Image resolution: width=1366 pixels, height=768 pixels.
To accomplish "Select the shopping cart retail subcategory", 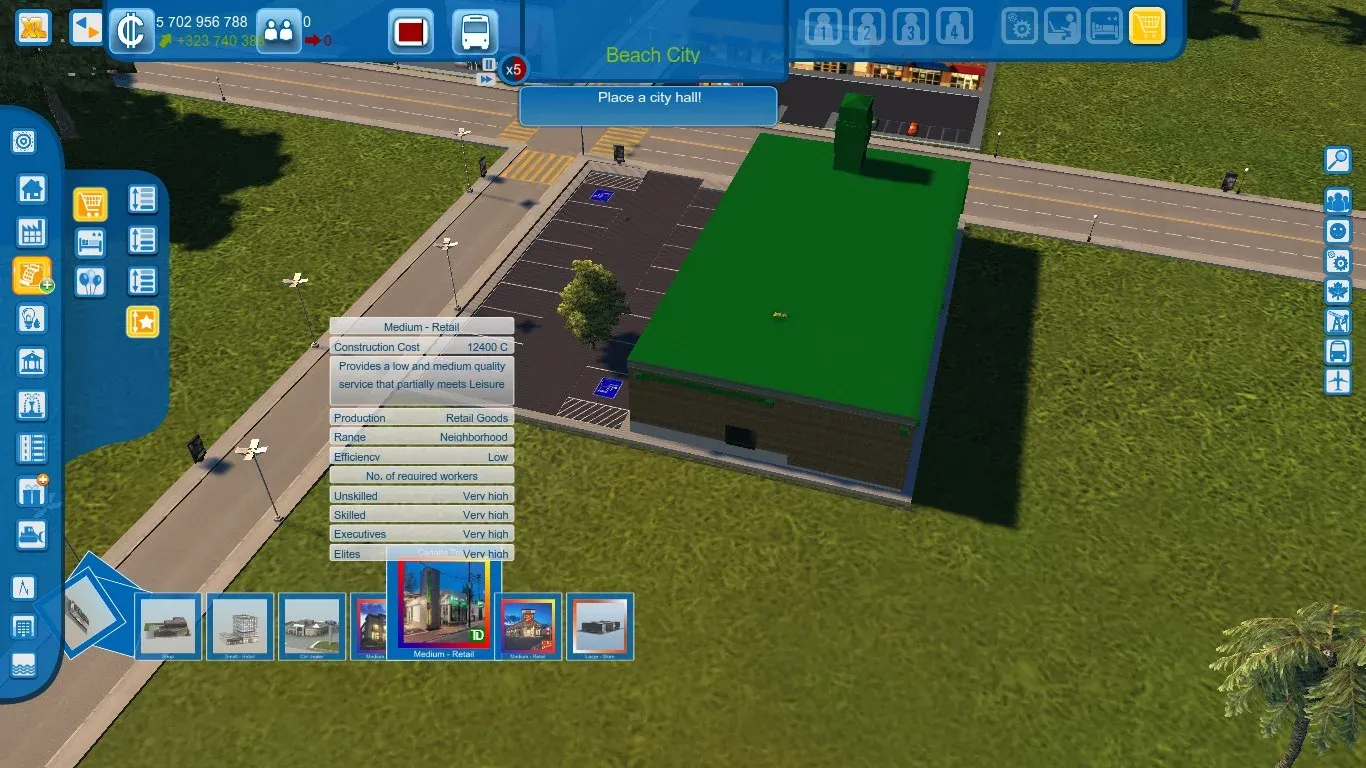I will point(90,204).
